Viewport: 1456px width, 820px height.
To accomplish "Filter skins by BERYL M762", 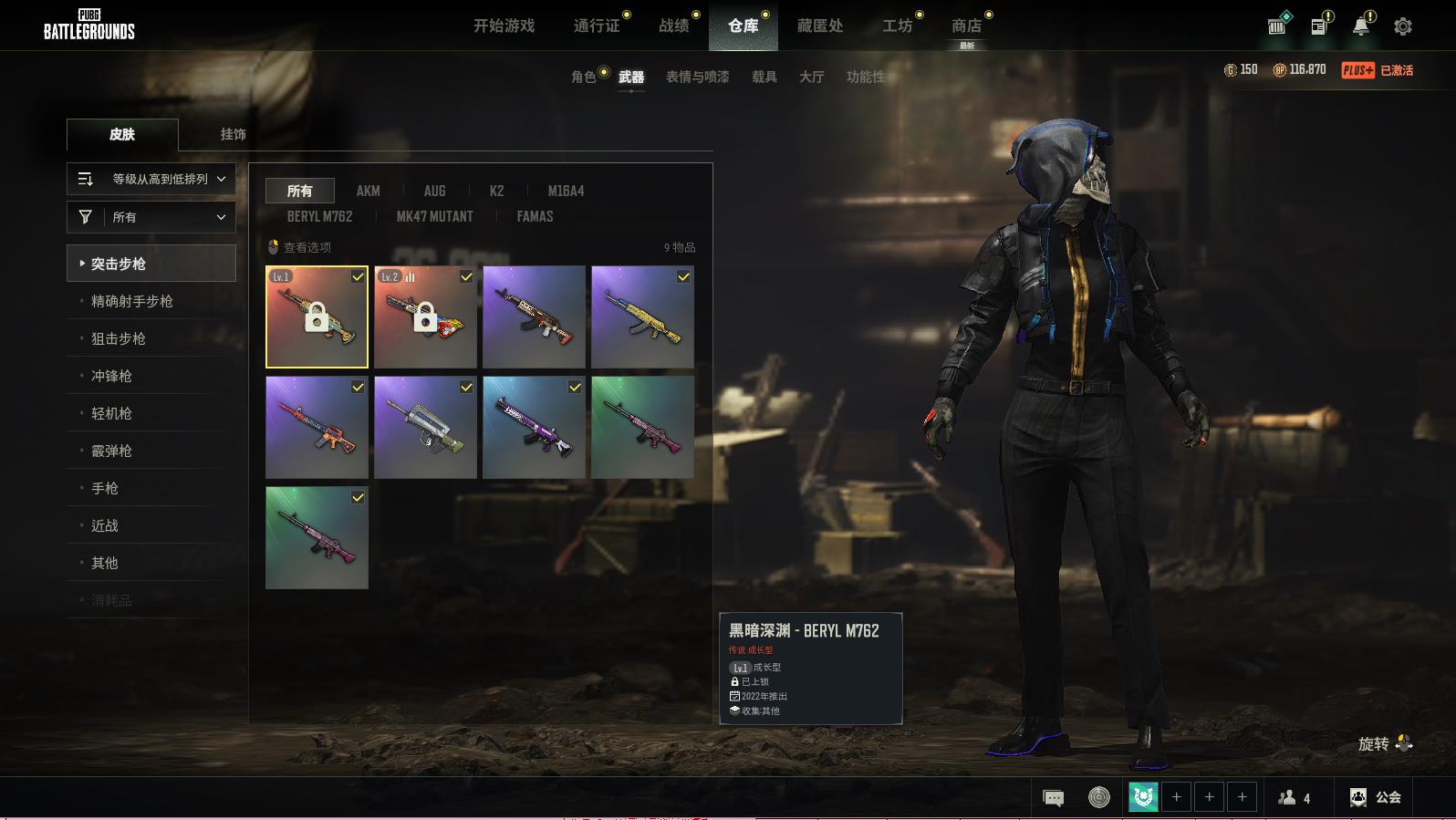I will (319, 216).
